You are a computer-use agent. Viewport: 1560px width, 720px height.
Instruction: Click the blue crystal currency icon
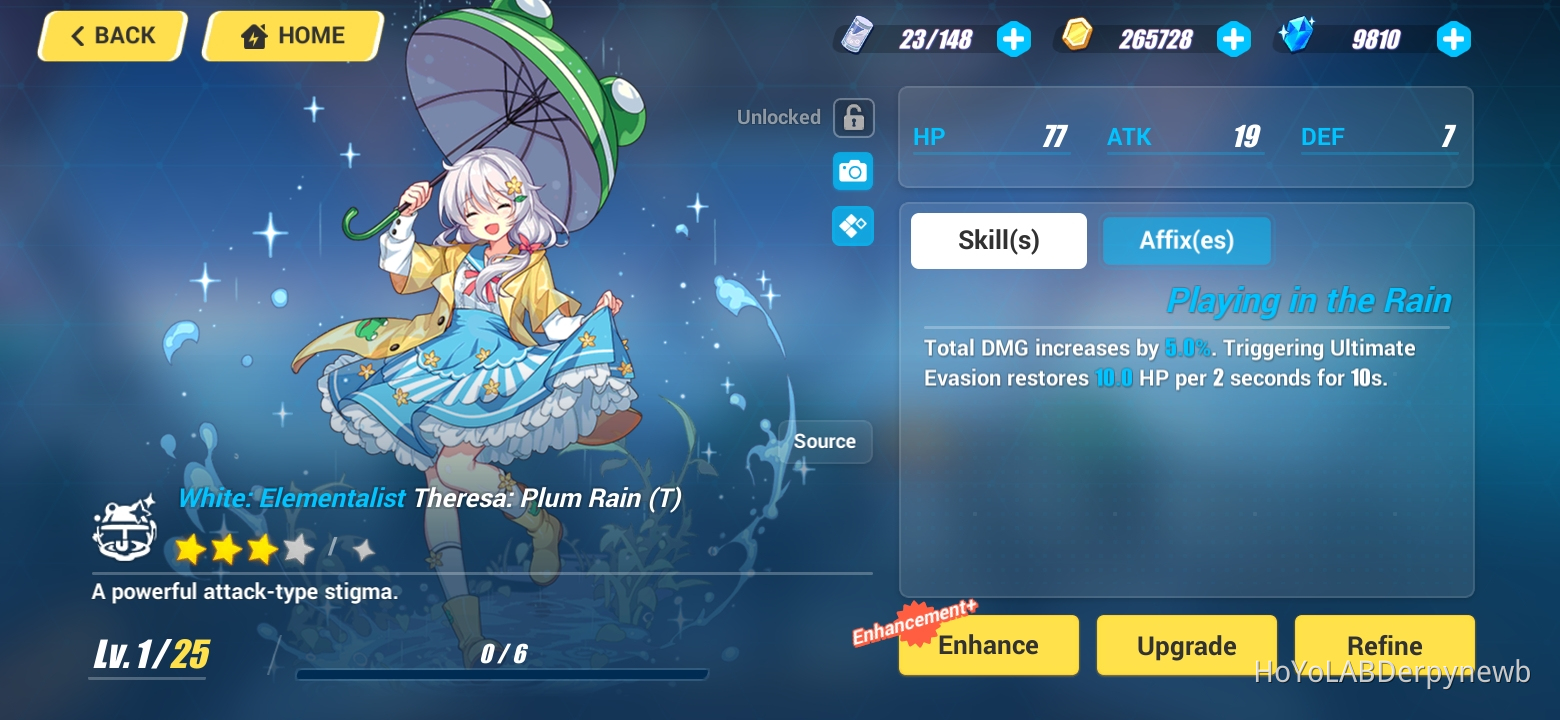point(1295,38)
